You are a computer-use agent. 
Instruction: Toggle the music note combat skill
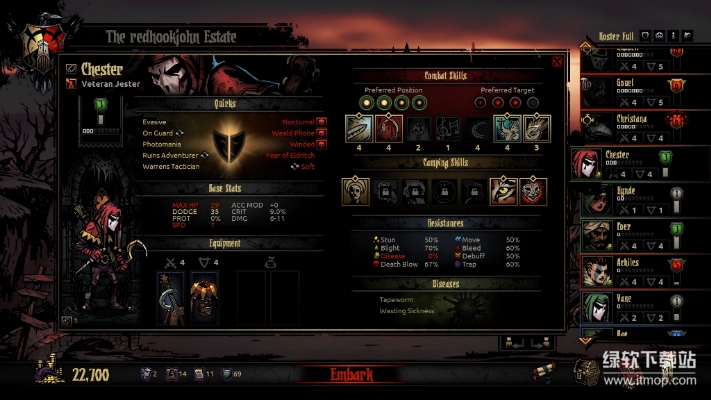[x=449, y=129]
